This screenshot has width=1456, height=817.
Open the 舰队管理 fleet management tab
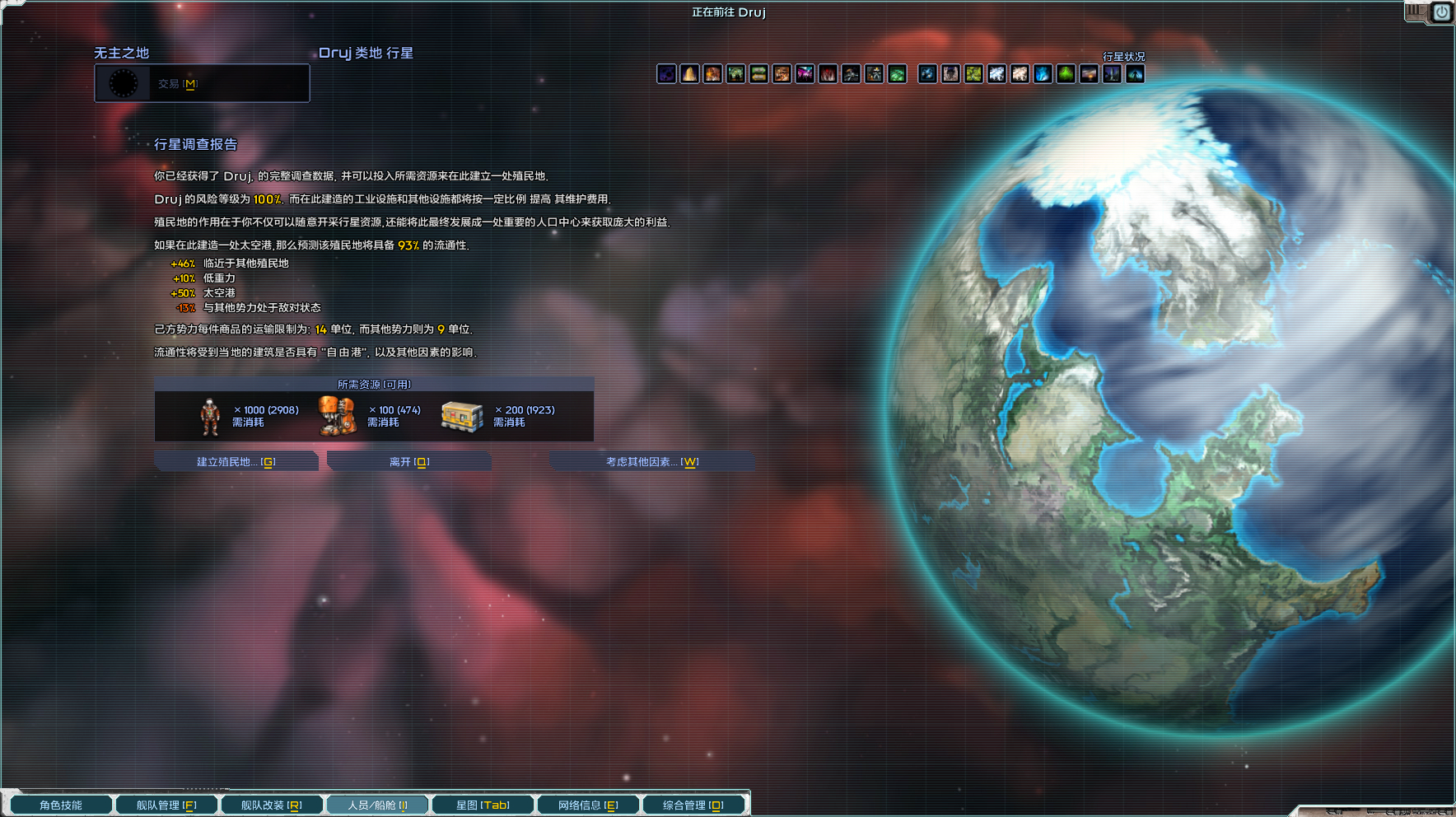tap(166, 805)
